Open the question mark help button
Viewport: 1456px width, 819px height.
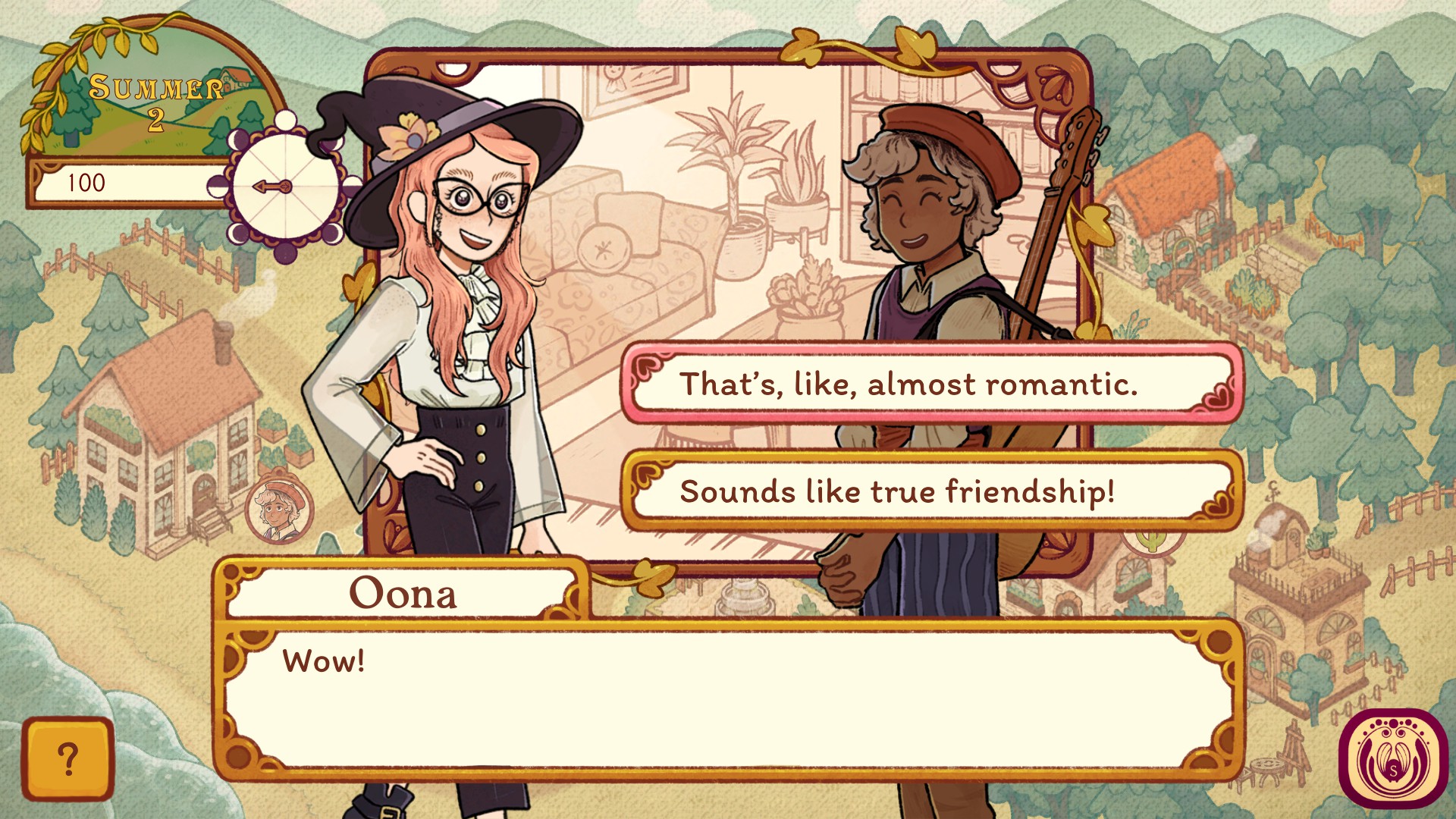click(x=68, y=759)
